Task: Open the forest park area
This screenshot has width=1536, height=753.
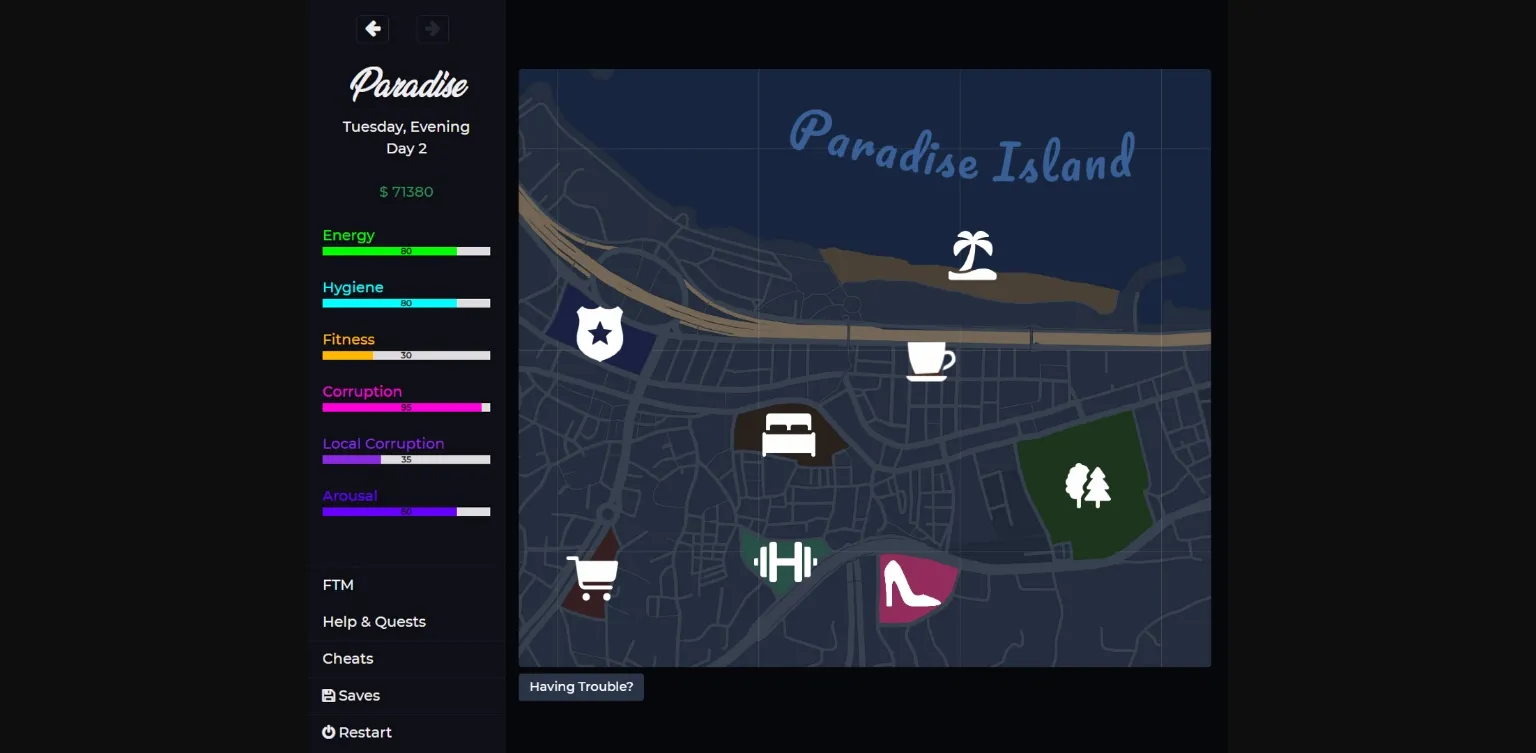Action: point(1086,484)
